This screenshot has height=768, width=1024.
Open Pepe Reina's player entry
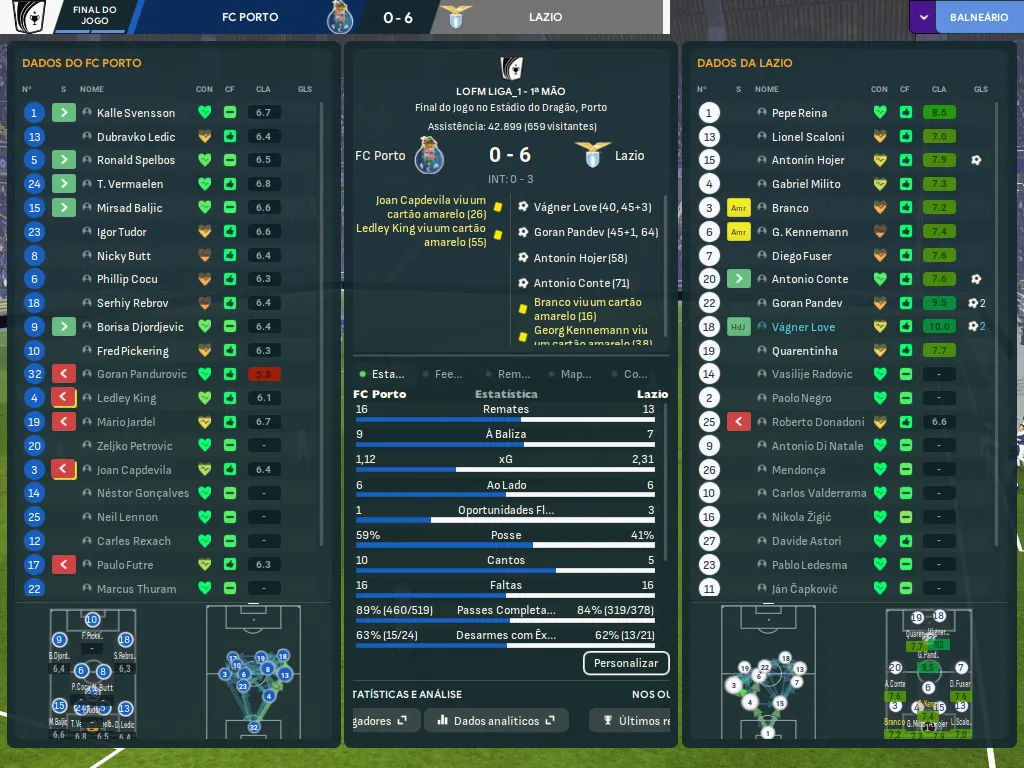(799, 113)
